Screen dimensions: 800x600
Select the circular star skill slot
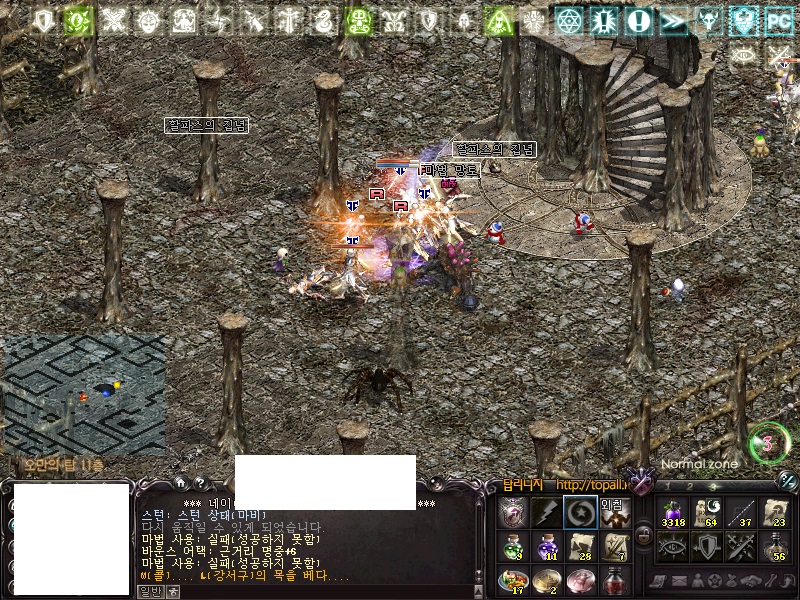point(579,513)
